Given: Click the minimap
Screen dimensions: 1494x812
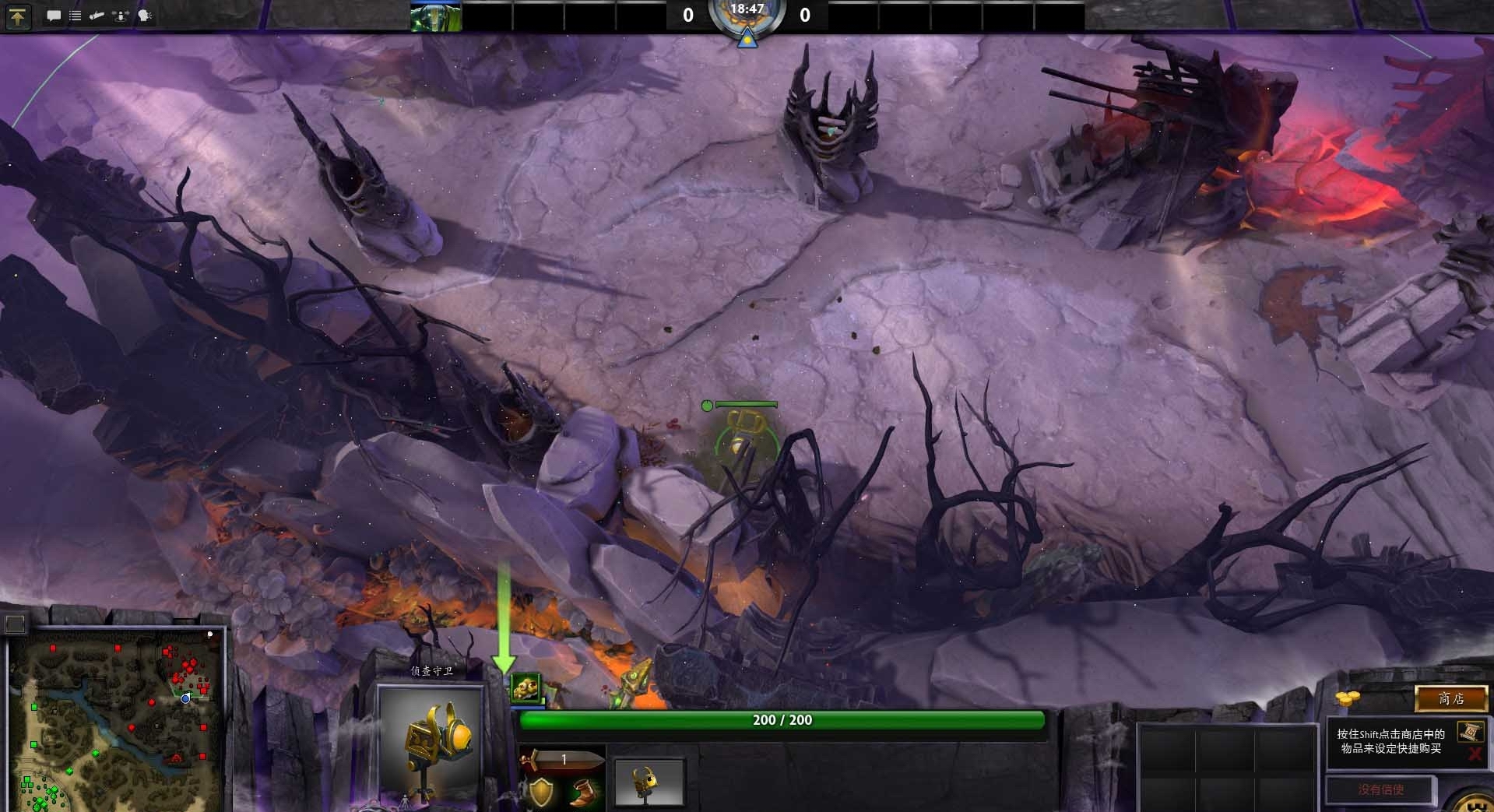Looking at the screenshot, I should click(117, 720).
